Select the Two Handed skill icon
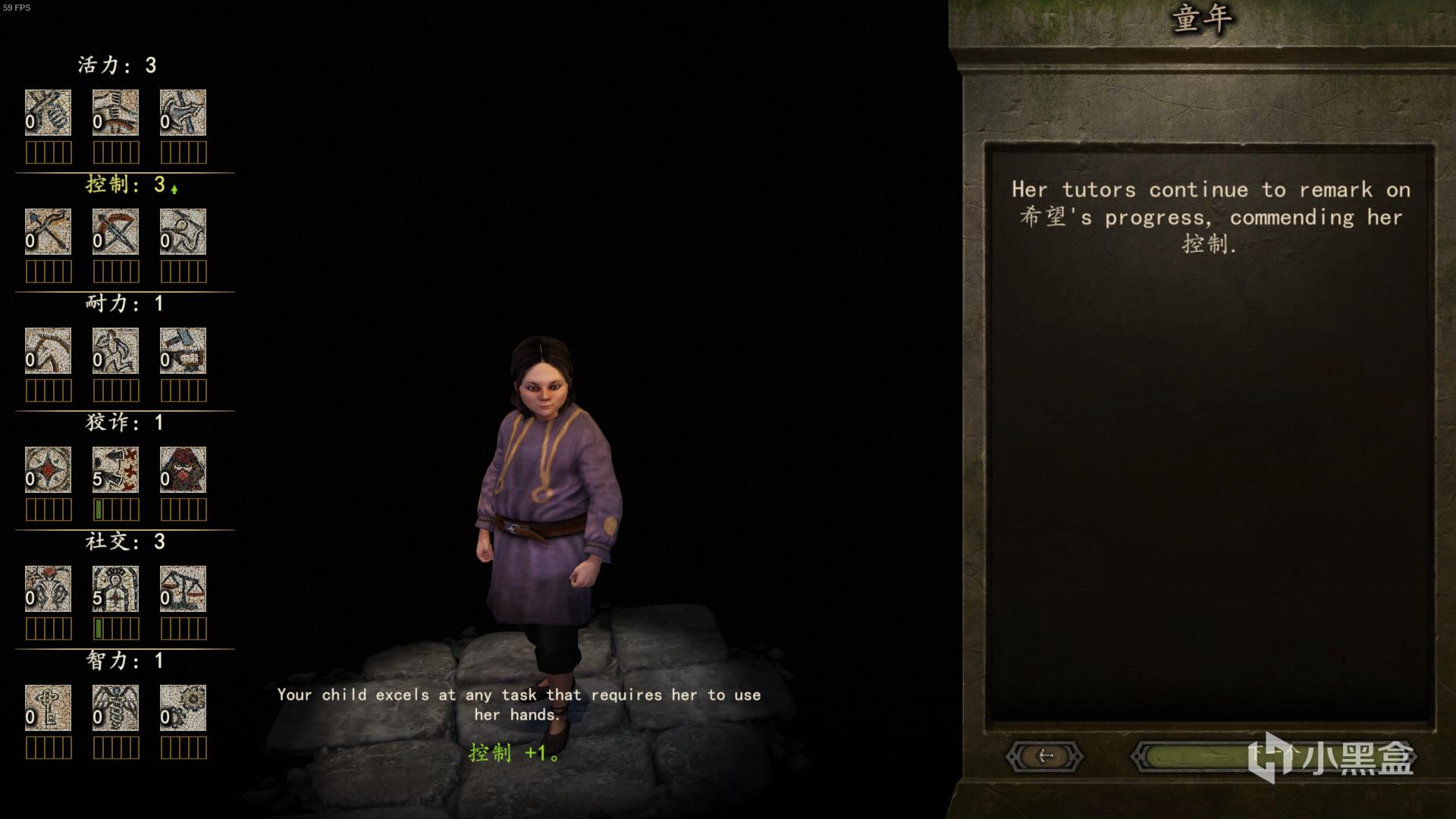Screen dimensions: 1456x819 pos(115,113)
